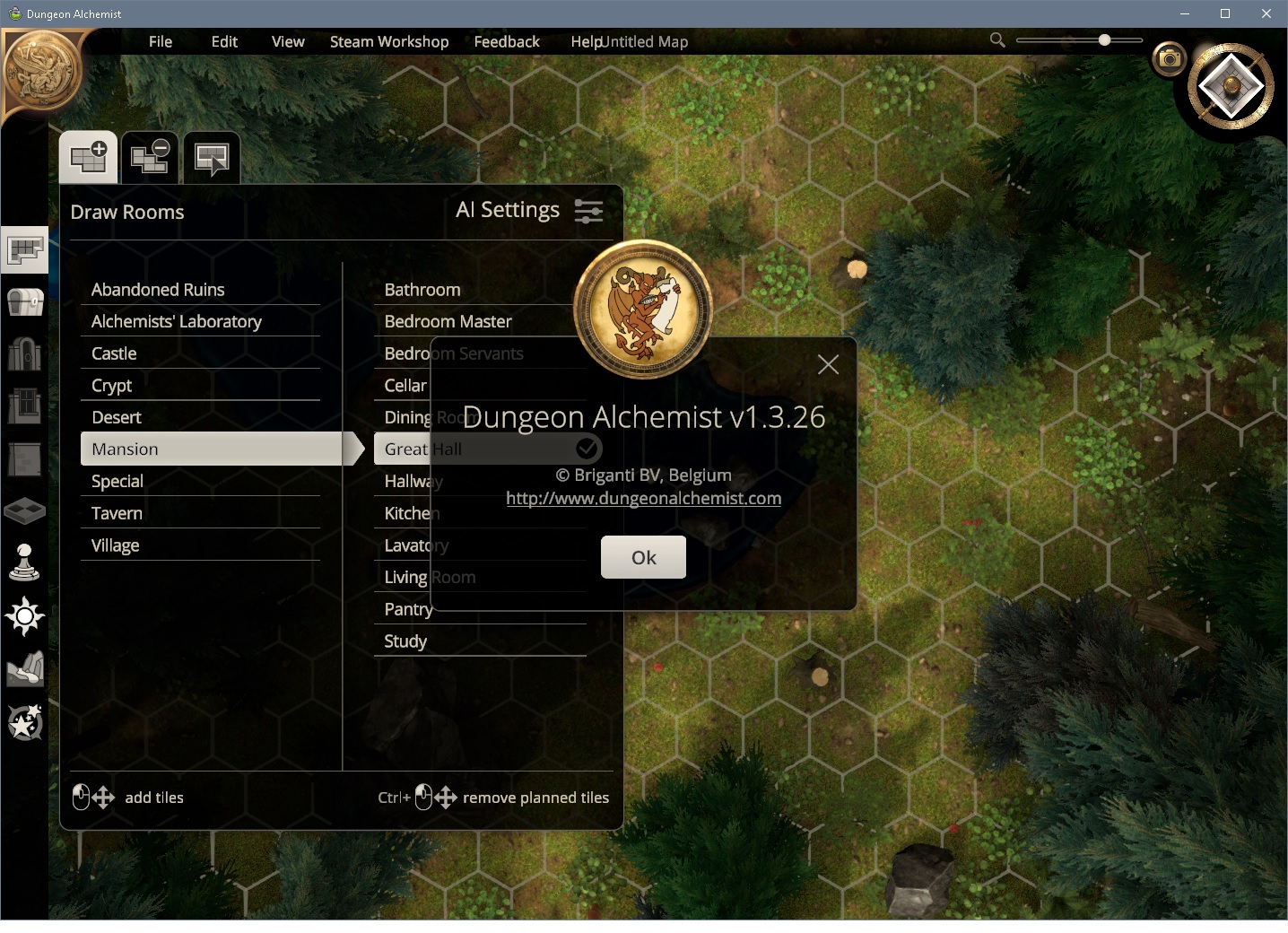Open the Steam Workshop menu
The width and height of the screenshot is (1288, 933).
point(389,41)
